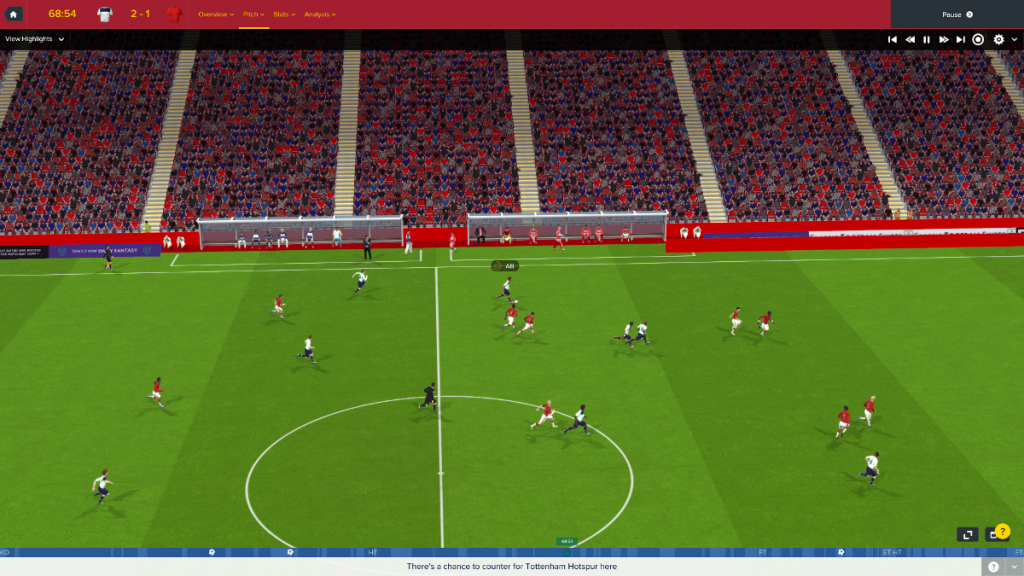Skip to the end of the highlight

[x=961, y=39]
